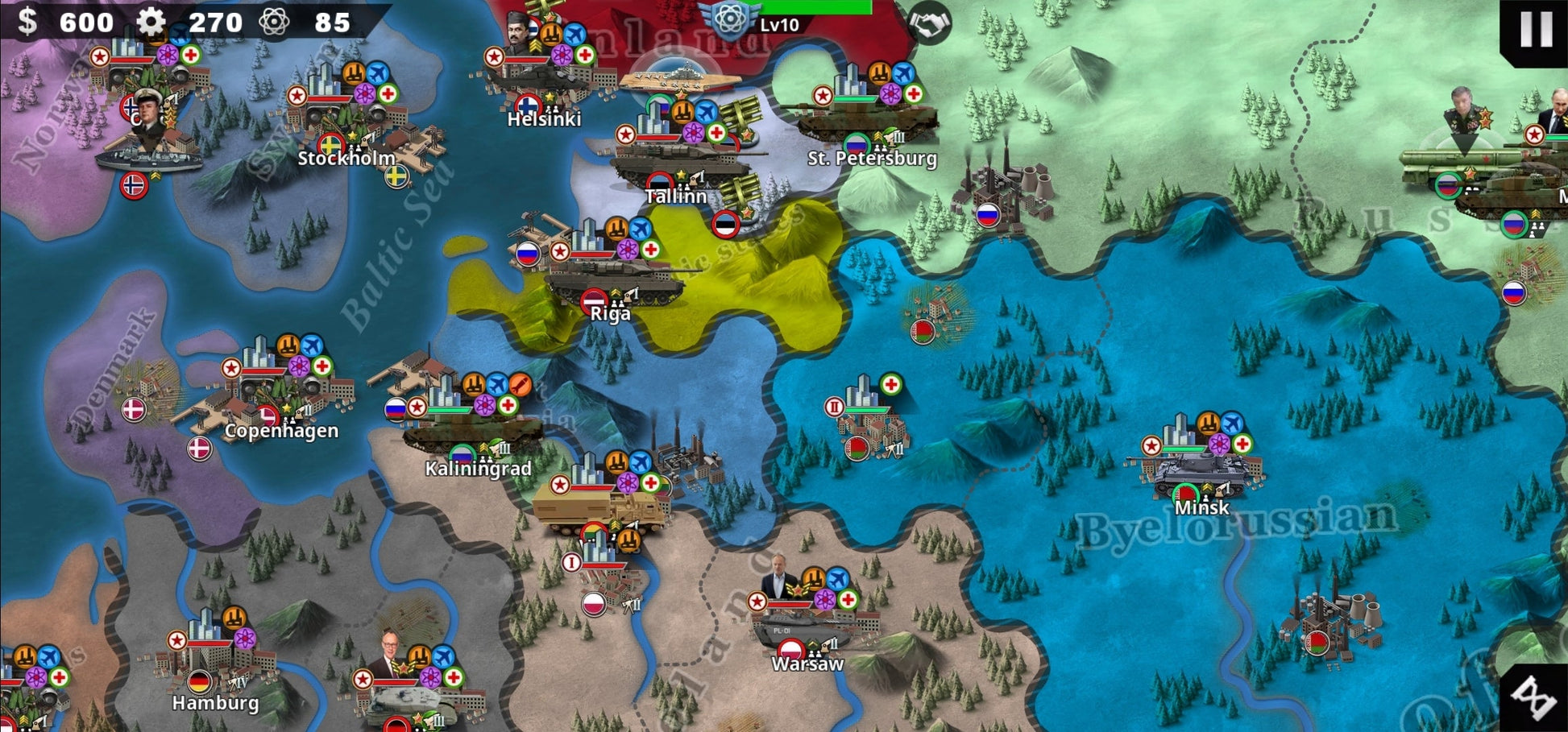The height and width of the screenshot is (732, 1568).
Task: Select the tank at St. Petersburg
Action: tap(866, 121)
